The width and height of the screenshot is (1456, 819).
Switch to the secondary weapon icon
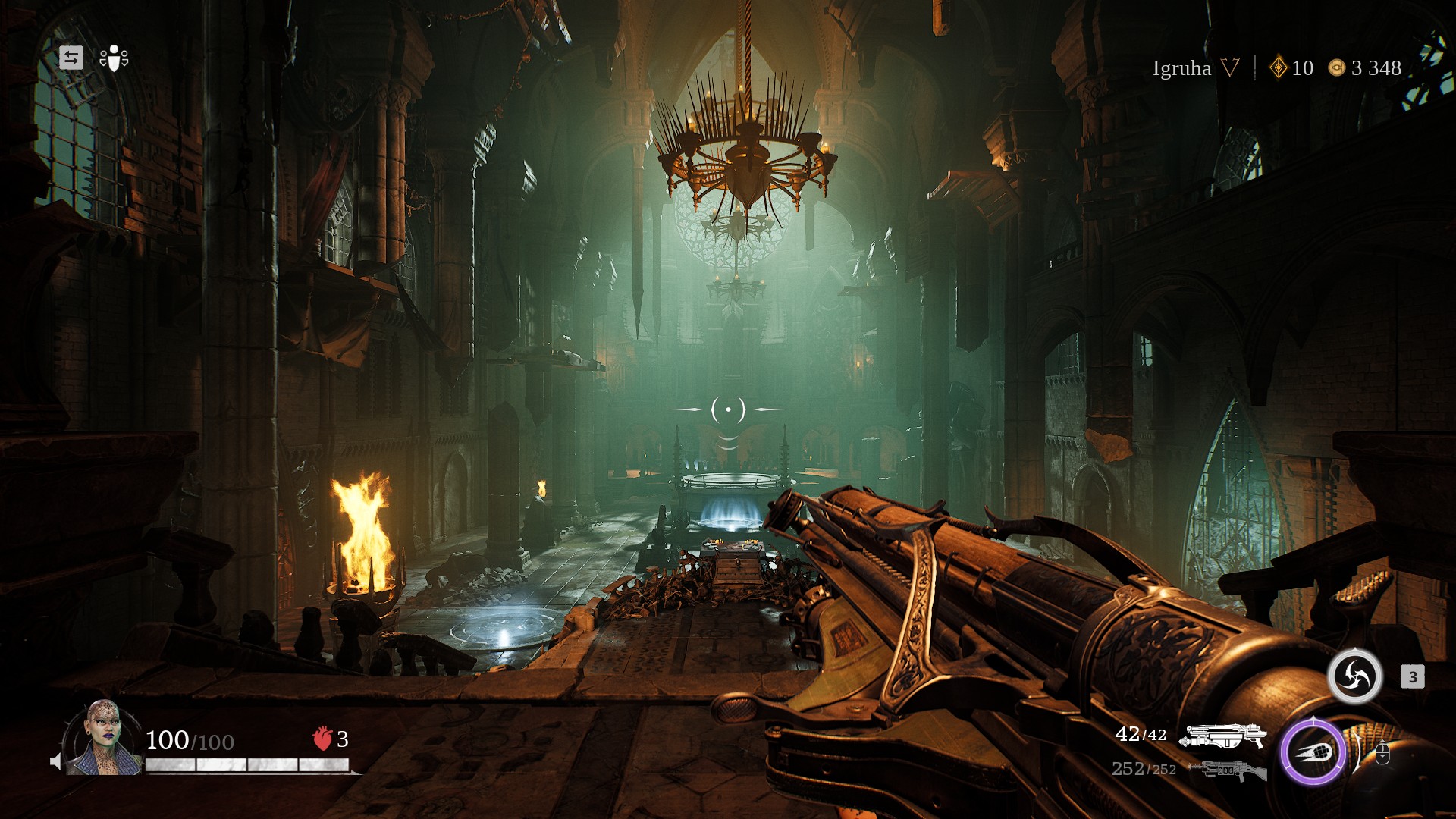(x=1227, y=770)
